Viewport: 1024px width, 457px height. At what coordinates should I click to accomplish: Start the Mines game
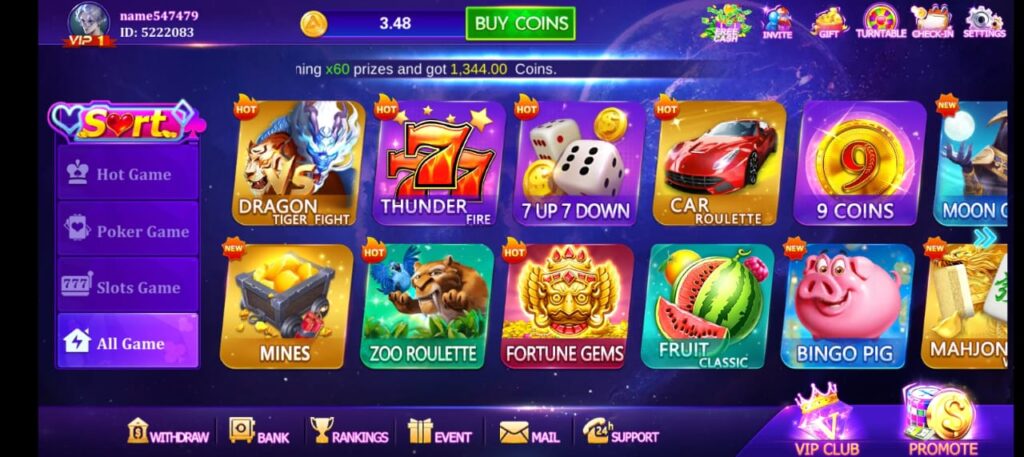286,306
